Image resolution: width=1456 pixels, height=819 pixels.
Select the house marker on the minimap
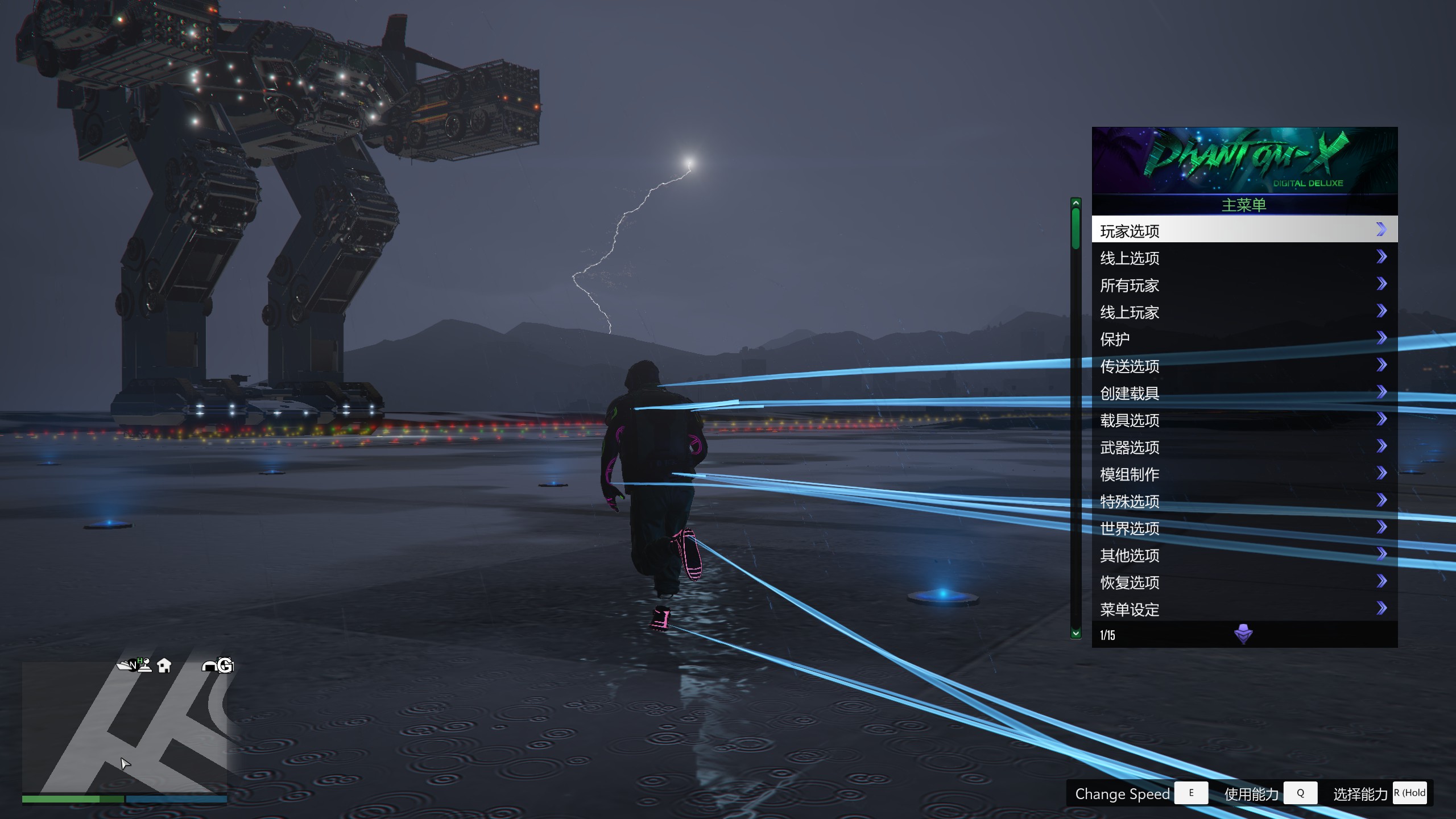(164, 665)
